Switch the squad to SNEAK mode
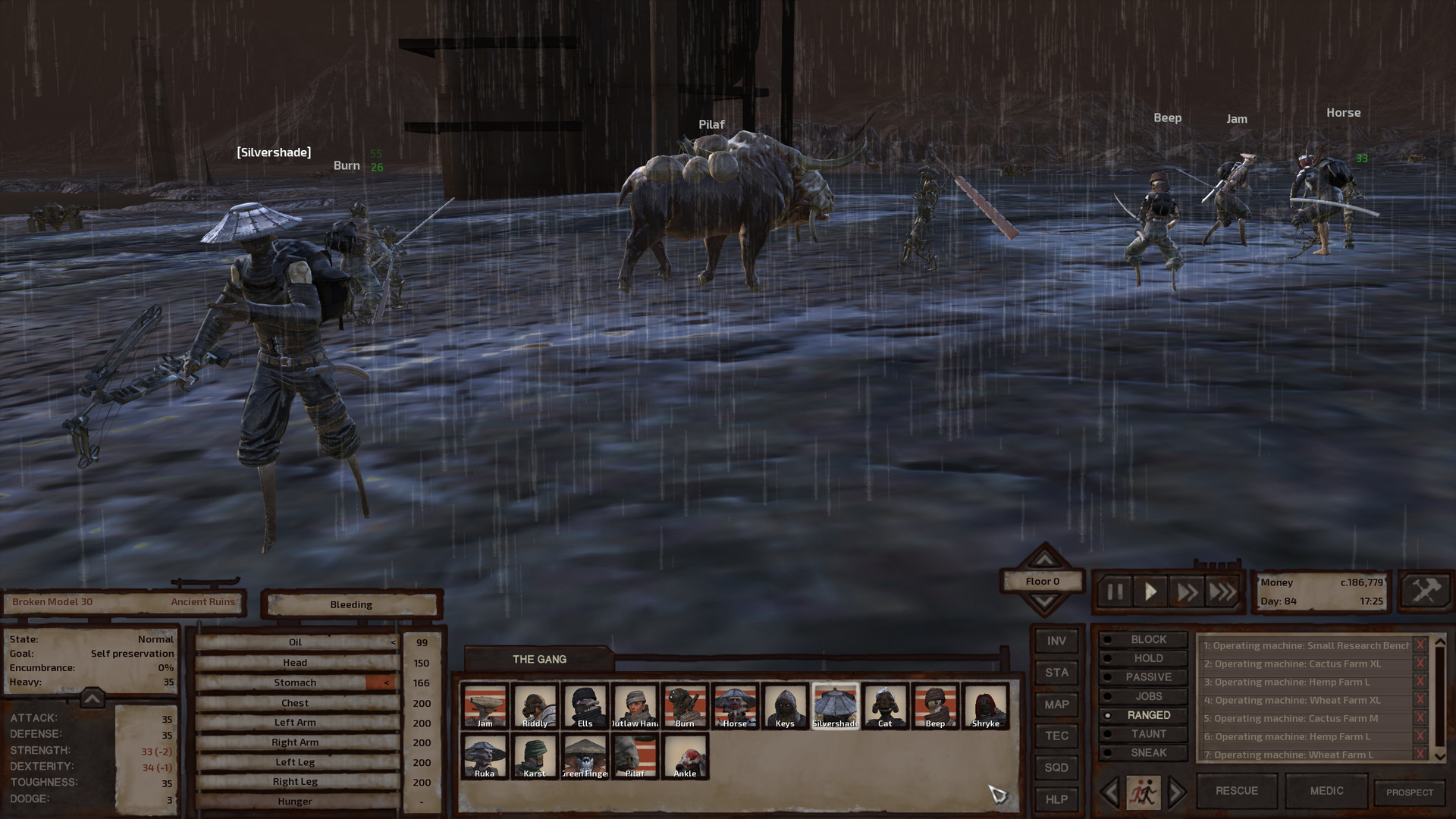 pyautogui.click(x=1144, y=752)
